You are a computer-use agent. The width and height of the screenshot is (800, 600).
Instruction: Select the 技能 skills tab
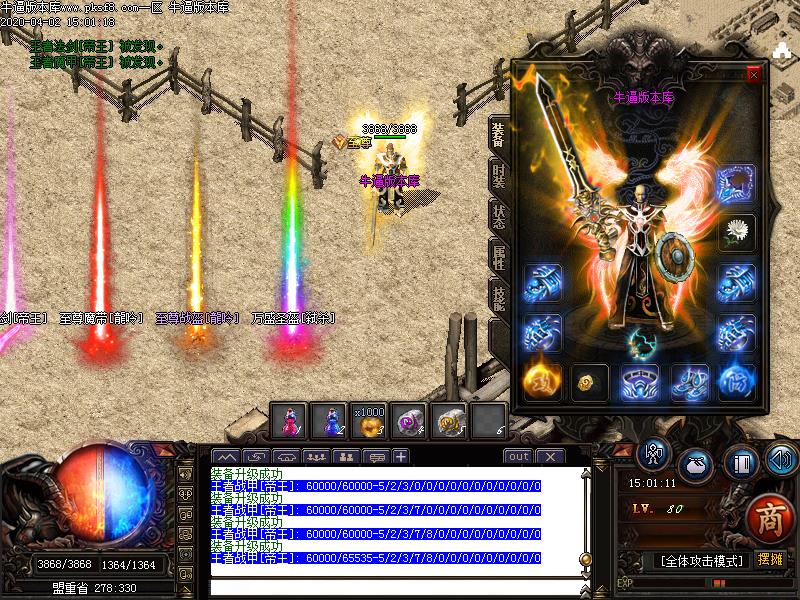click(x=499, y=297)
